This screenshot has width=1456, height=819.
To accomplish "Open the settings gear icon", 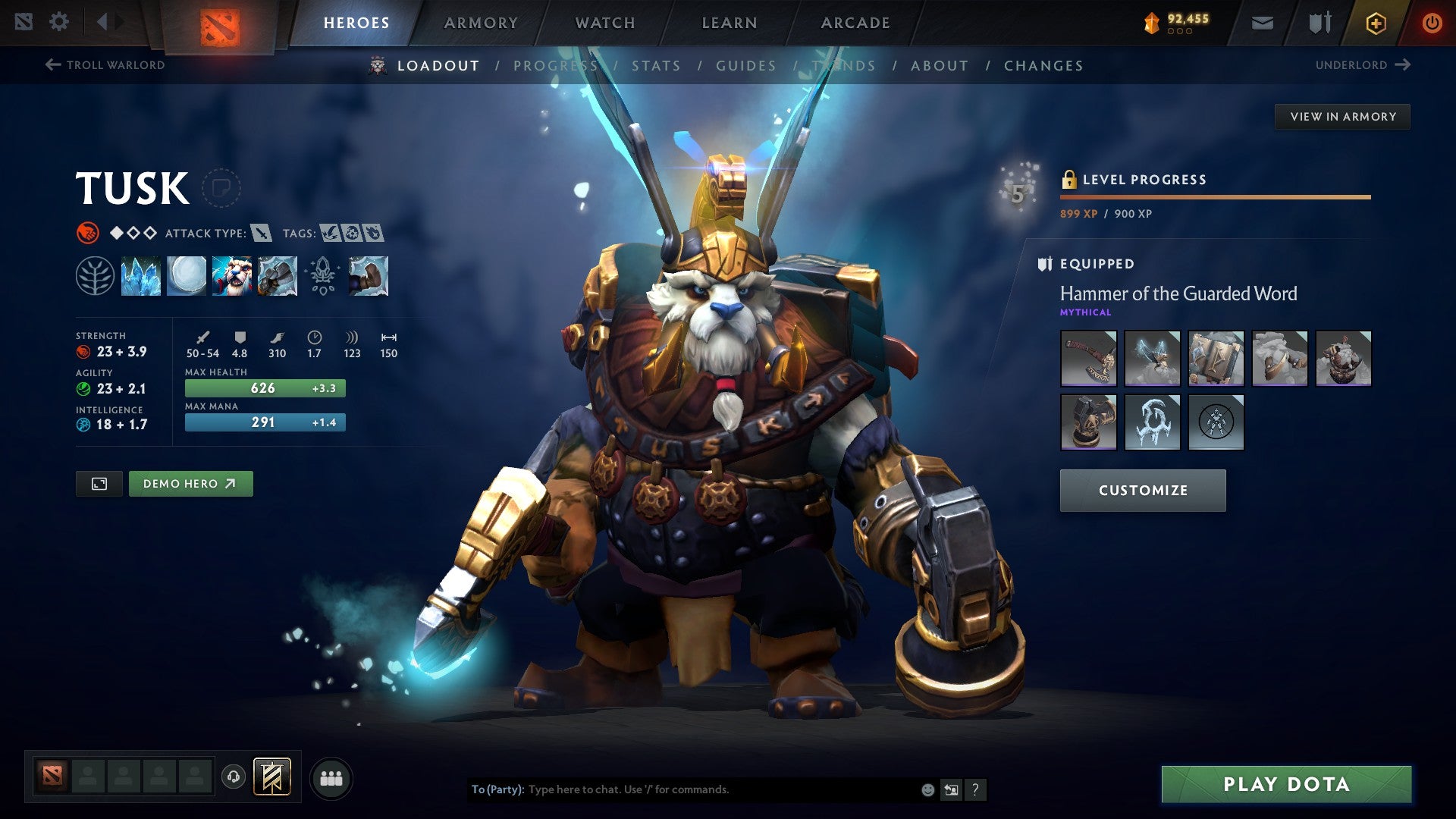I will [59, 21].
